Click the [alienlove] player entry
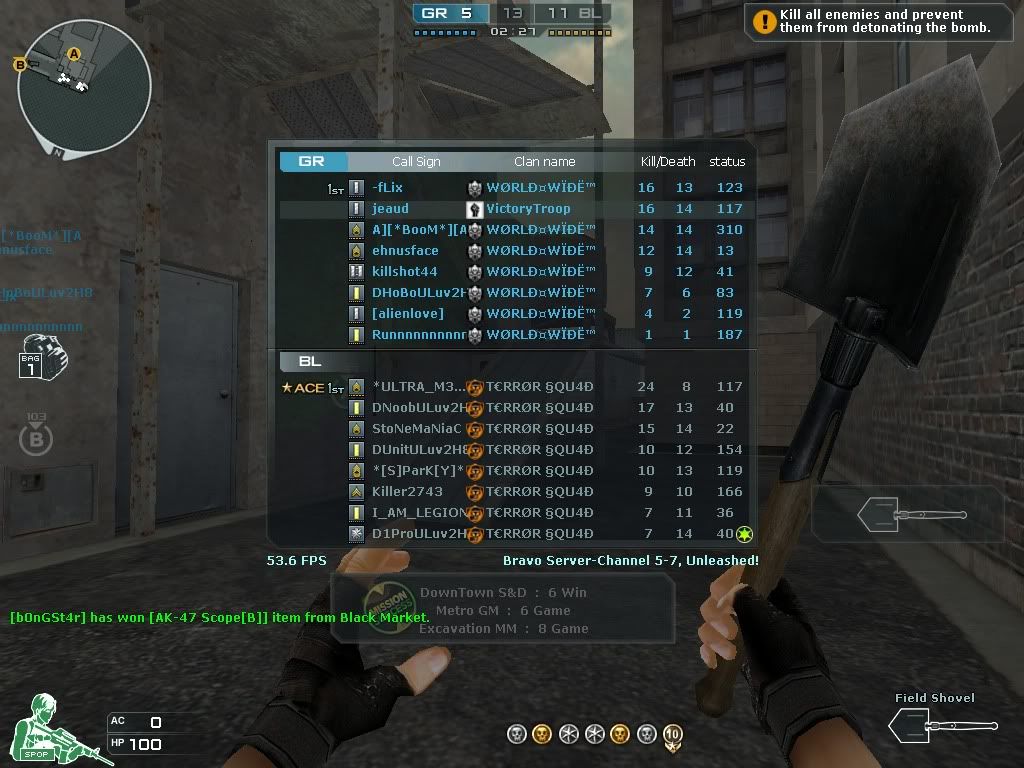The height and width of the screenshot is (768, 1024). (512, 314)
